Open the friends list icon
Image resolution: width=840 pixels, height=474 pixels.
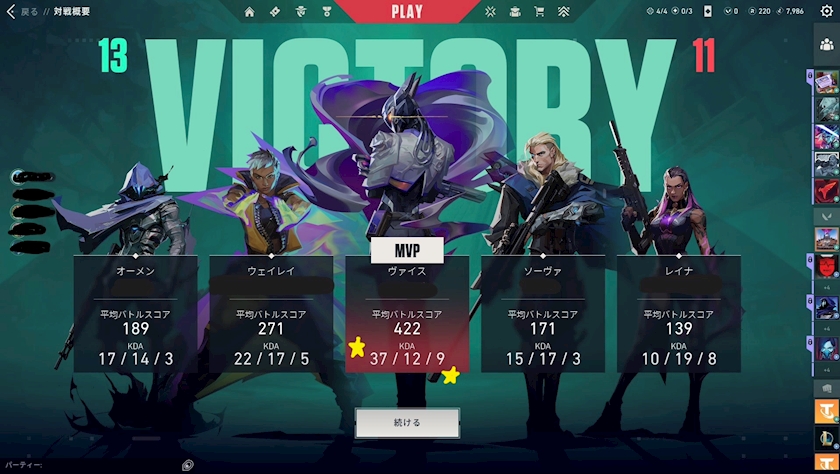(826, 44)
